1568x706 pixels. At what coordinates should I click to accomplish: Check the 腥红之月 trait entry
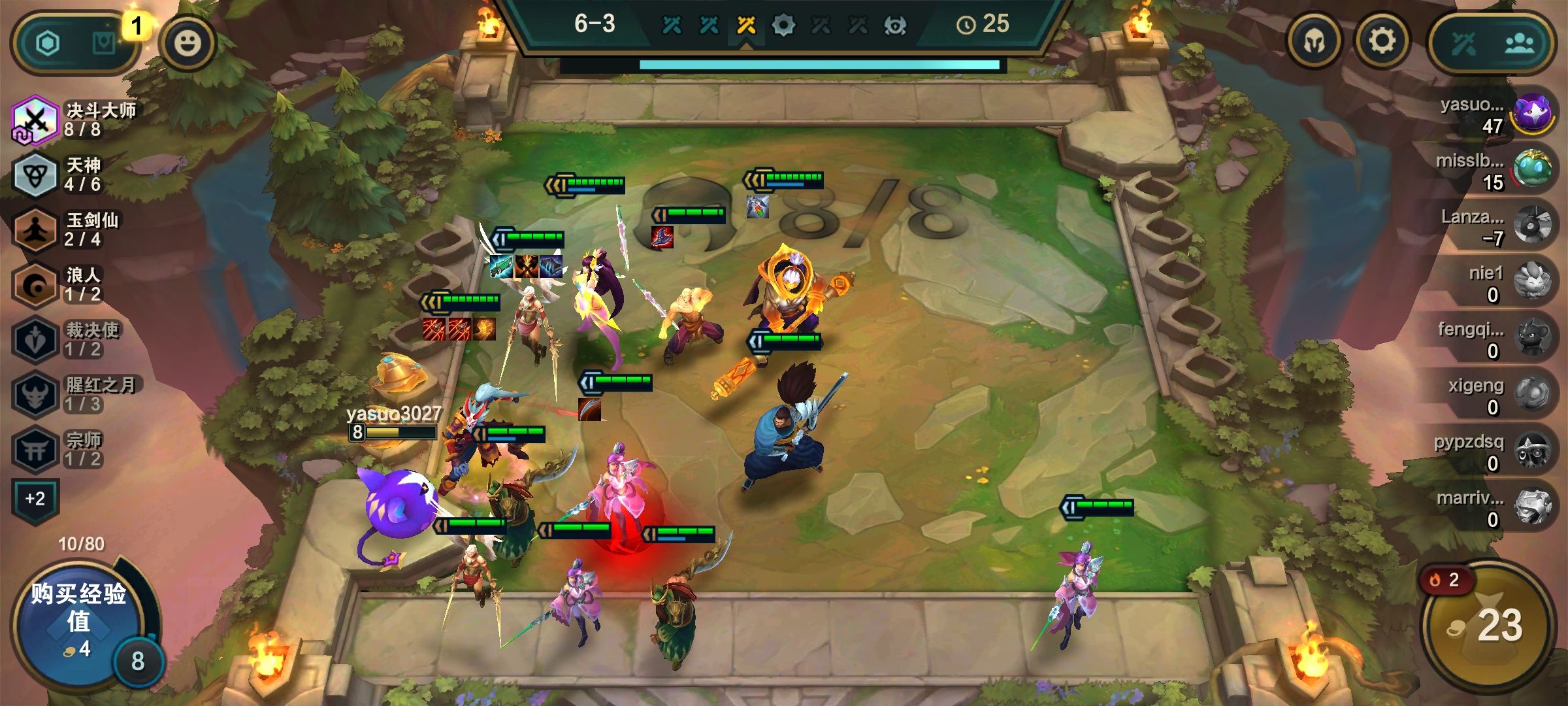(x=75, y=394)
